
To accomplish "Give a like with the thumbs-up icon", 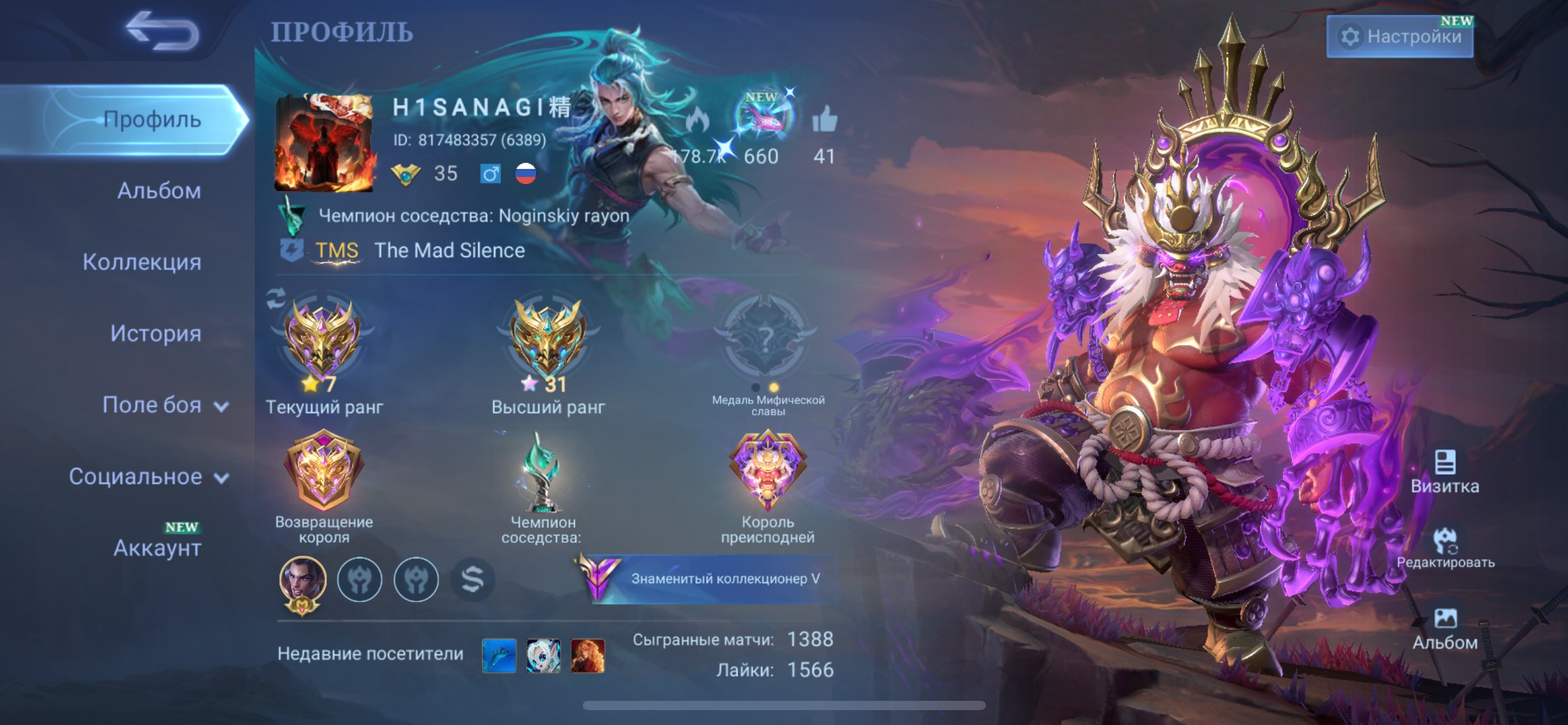I will click(824, 120).
